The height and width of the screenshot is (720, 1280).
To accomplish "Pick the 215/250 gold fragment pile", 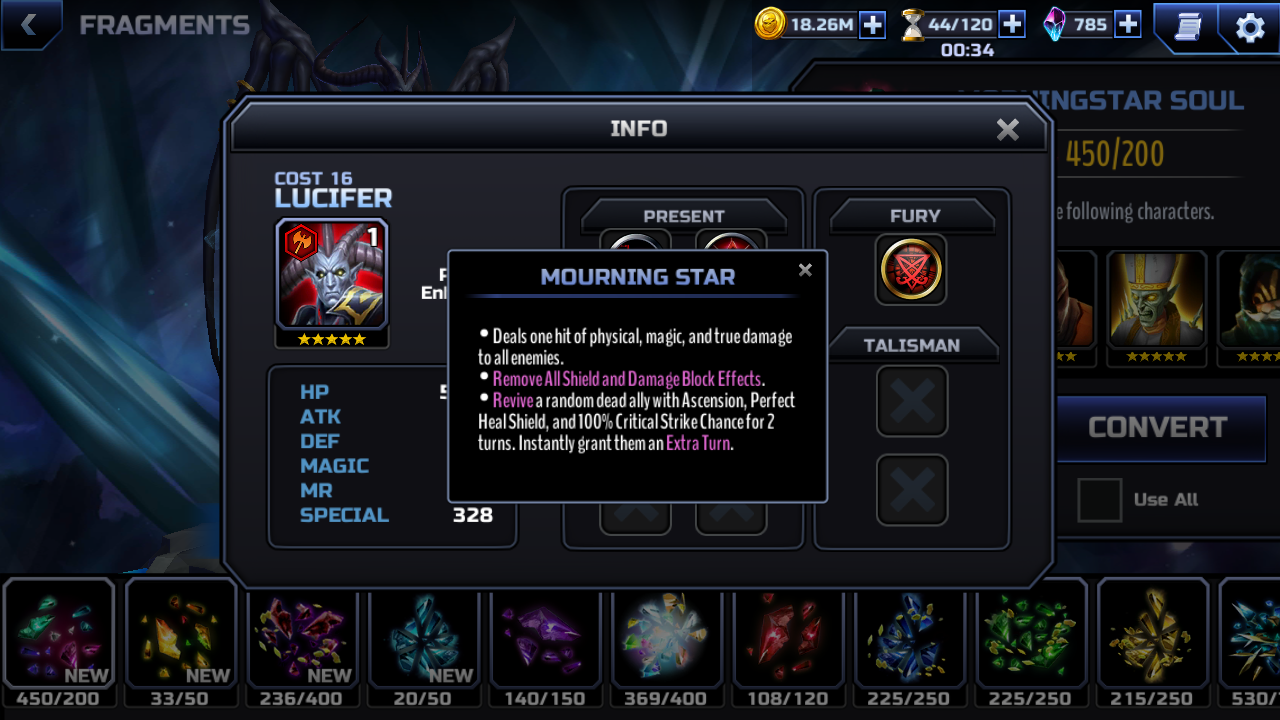I will (x=1153, y=634).
